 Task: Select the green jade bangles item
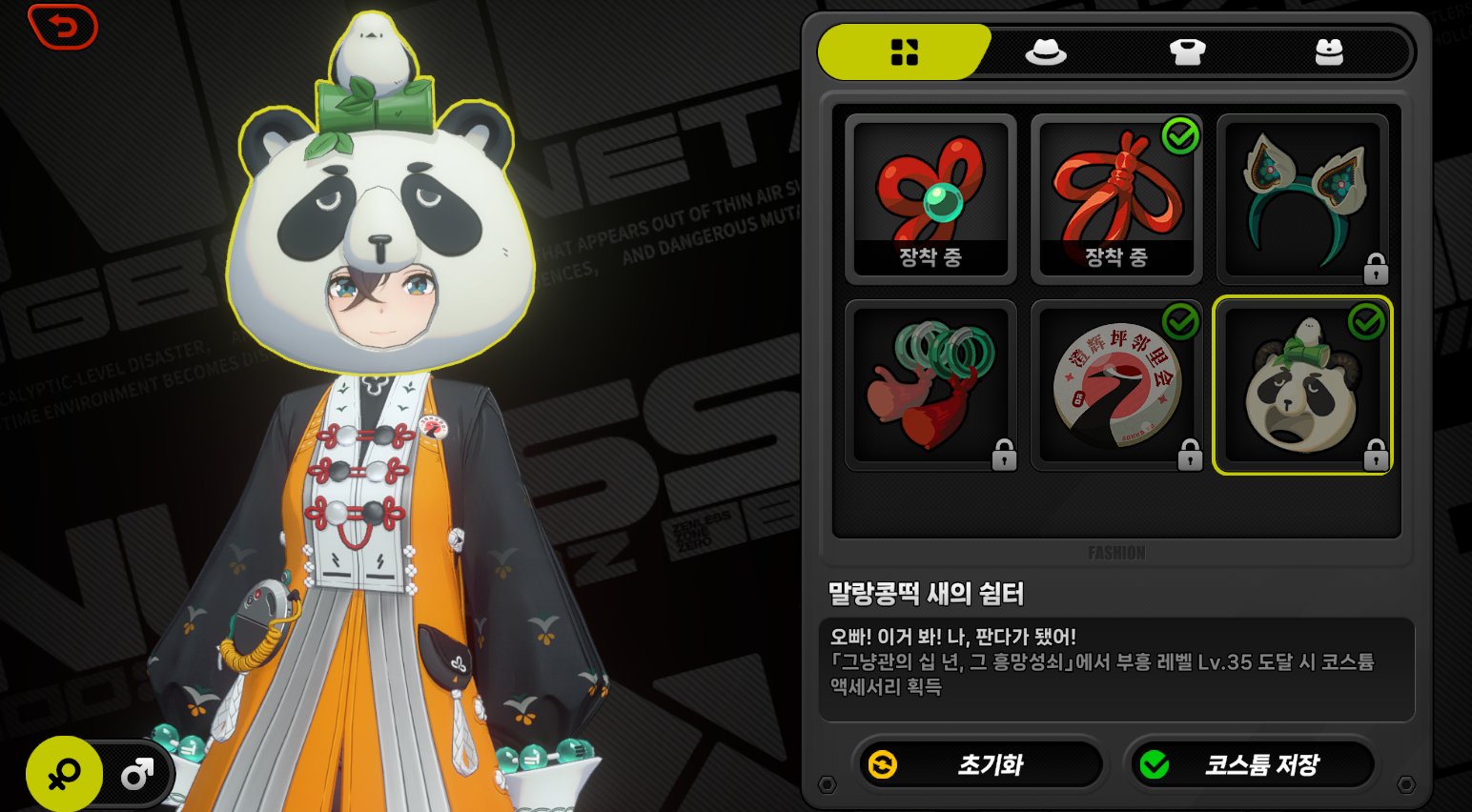930,385
